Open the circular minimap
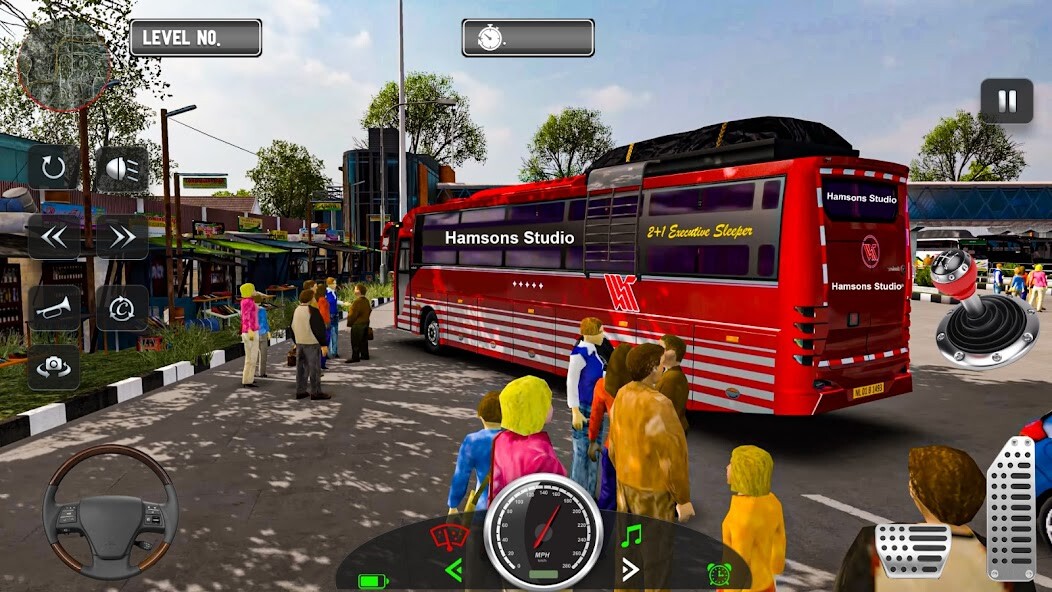Screen dimensions: 1052x592 64,64
